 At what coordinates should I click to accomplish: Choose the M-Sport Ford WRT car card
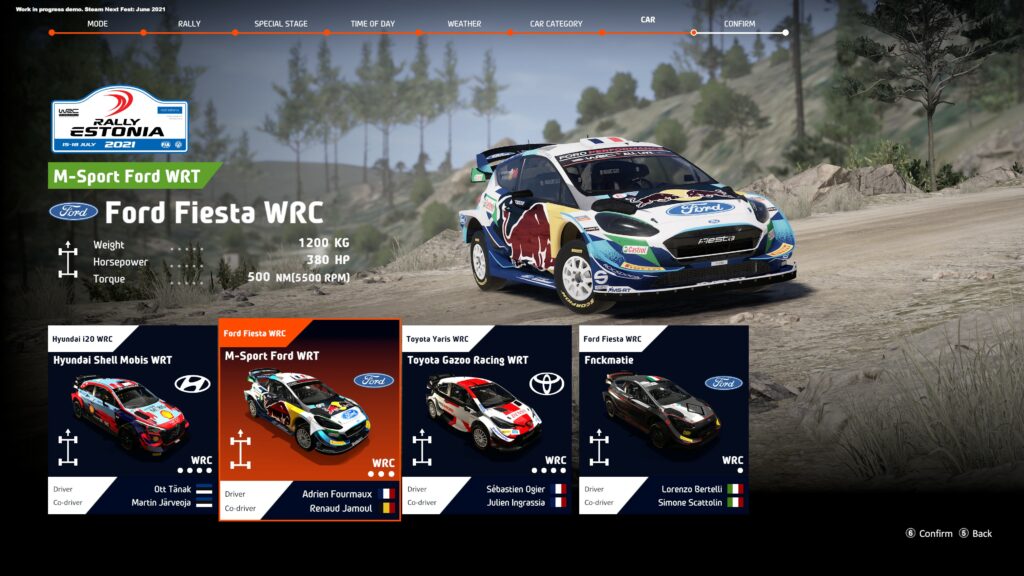309,420
